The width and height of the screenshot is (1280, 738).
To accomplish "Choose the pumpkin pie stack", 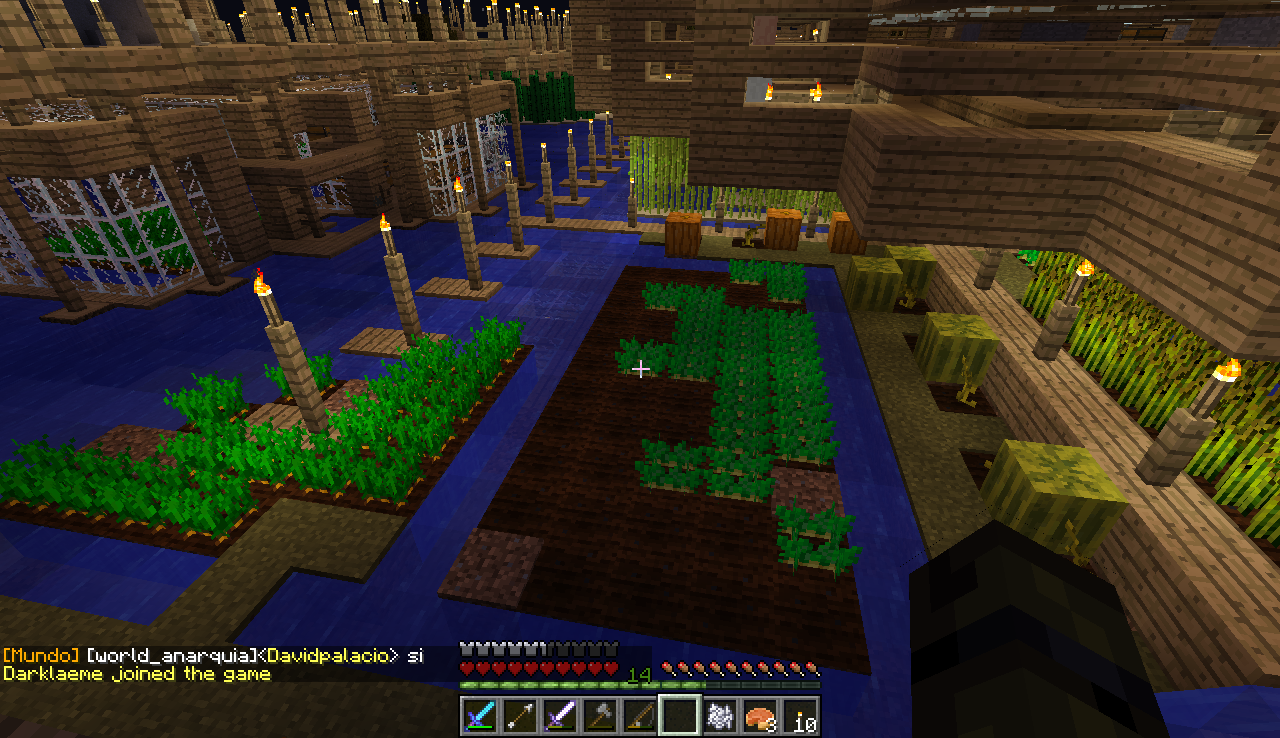I will click(759, 716).
